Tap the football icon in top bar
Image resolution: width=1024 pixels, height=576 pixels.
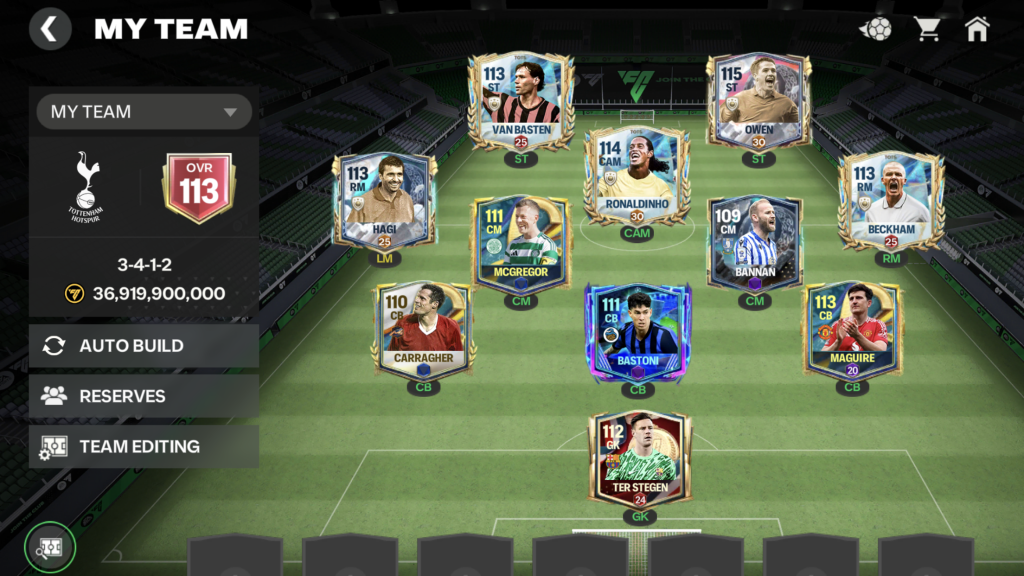[x=876, y=29]
